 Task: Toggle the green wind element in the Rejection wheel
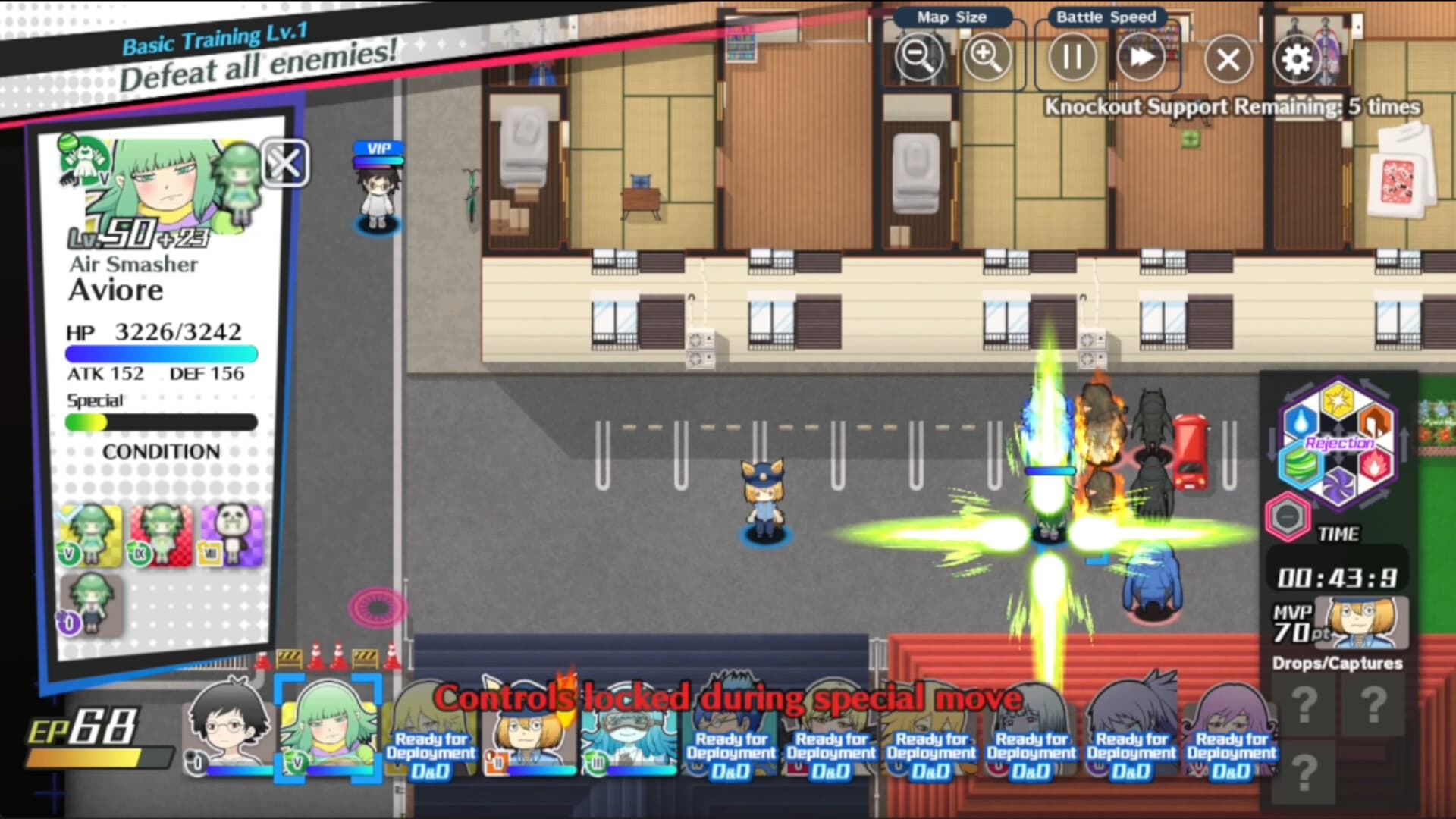click(x=1301, y=464)
